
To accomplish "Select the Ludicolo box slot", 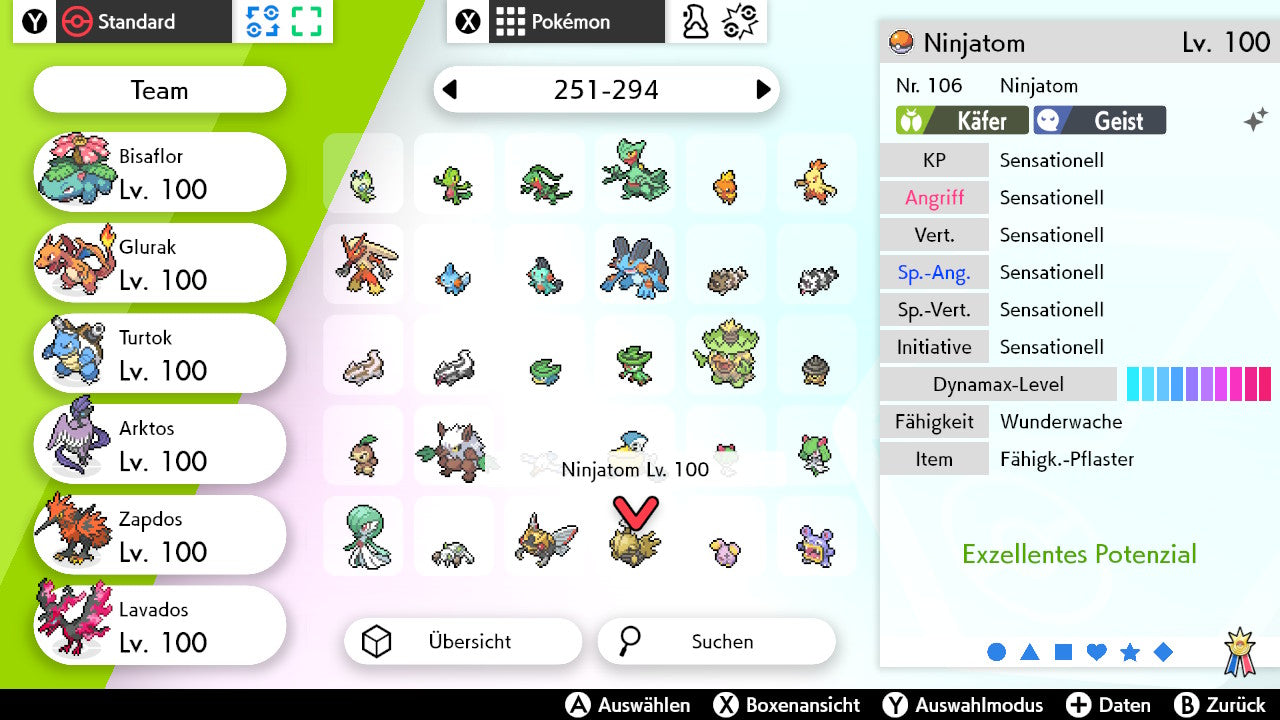I will (726, 355).
